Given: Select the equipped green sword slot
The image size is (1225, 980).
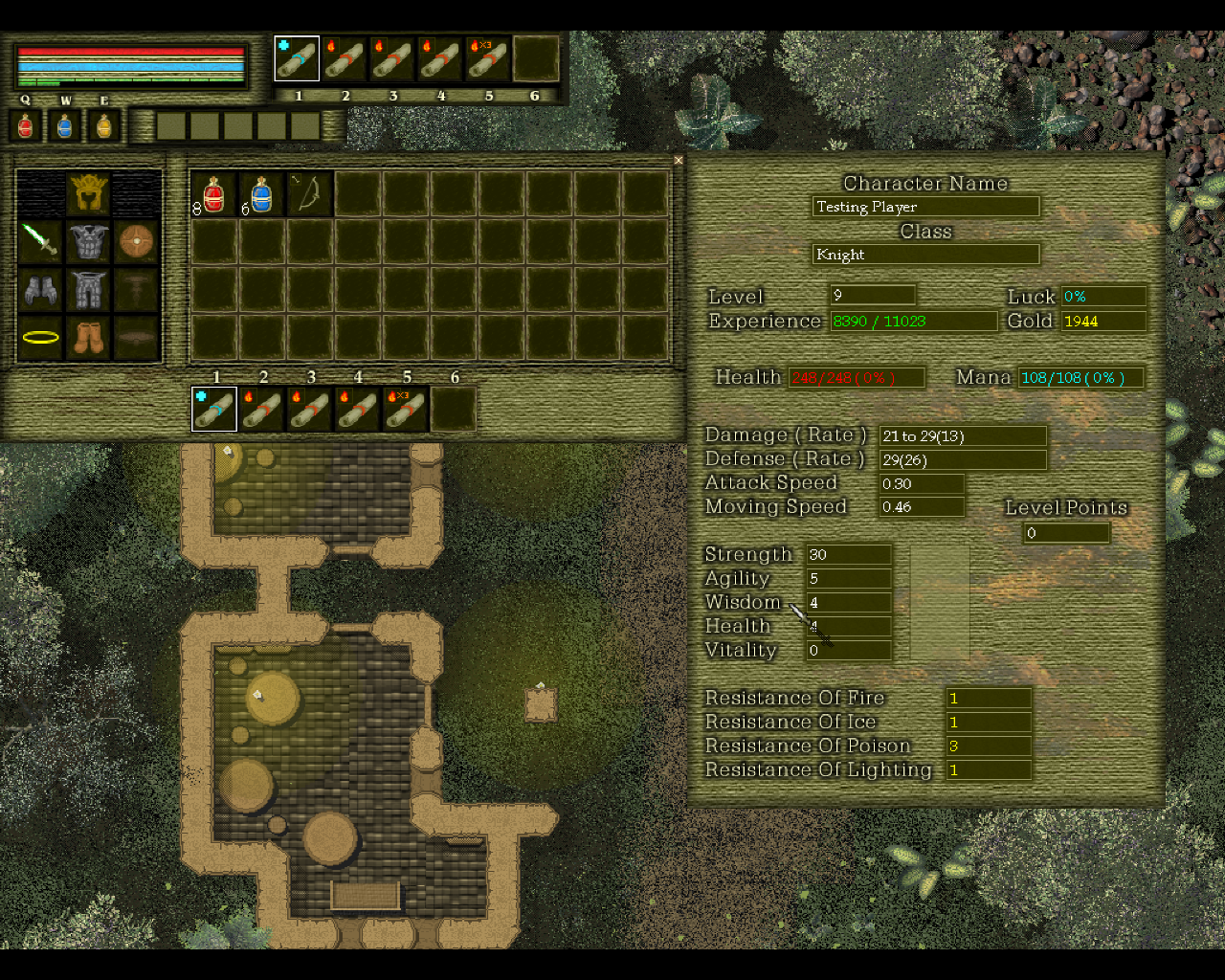Looking at the screenshot, I should [x=41, y=241].
